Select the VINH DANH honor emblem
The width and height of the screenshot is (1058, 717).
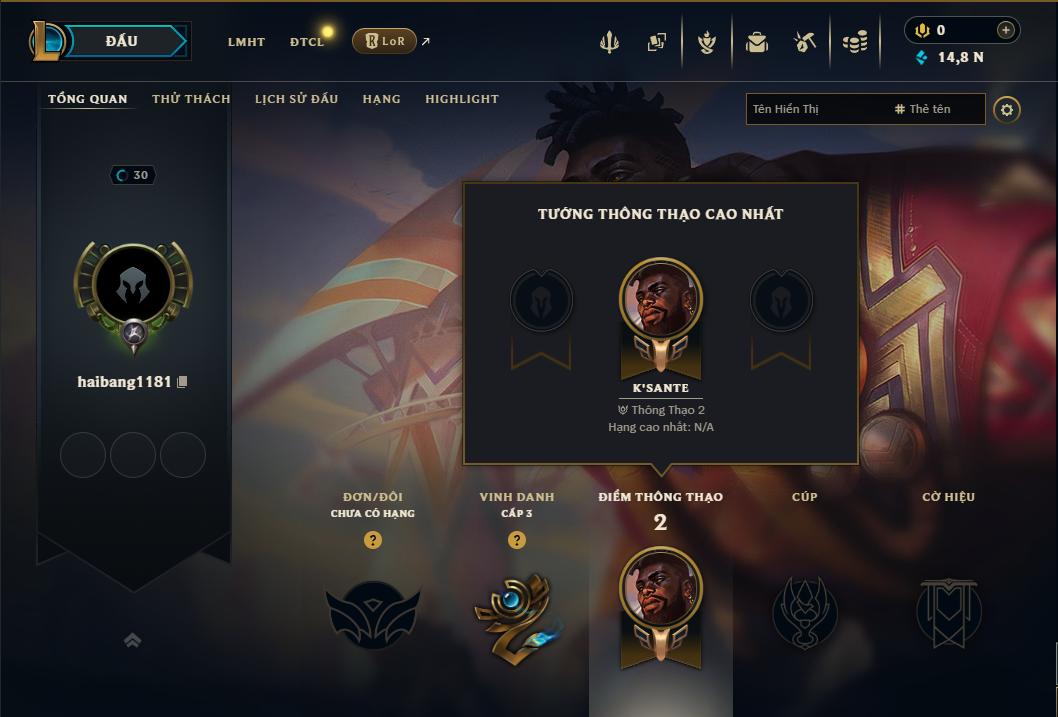point(516,614)
